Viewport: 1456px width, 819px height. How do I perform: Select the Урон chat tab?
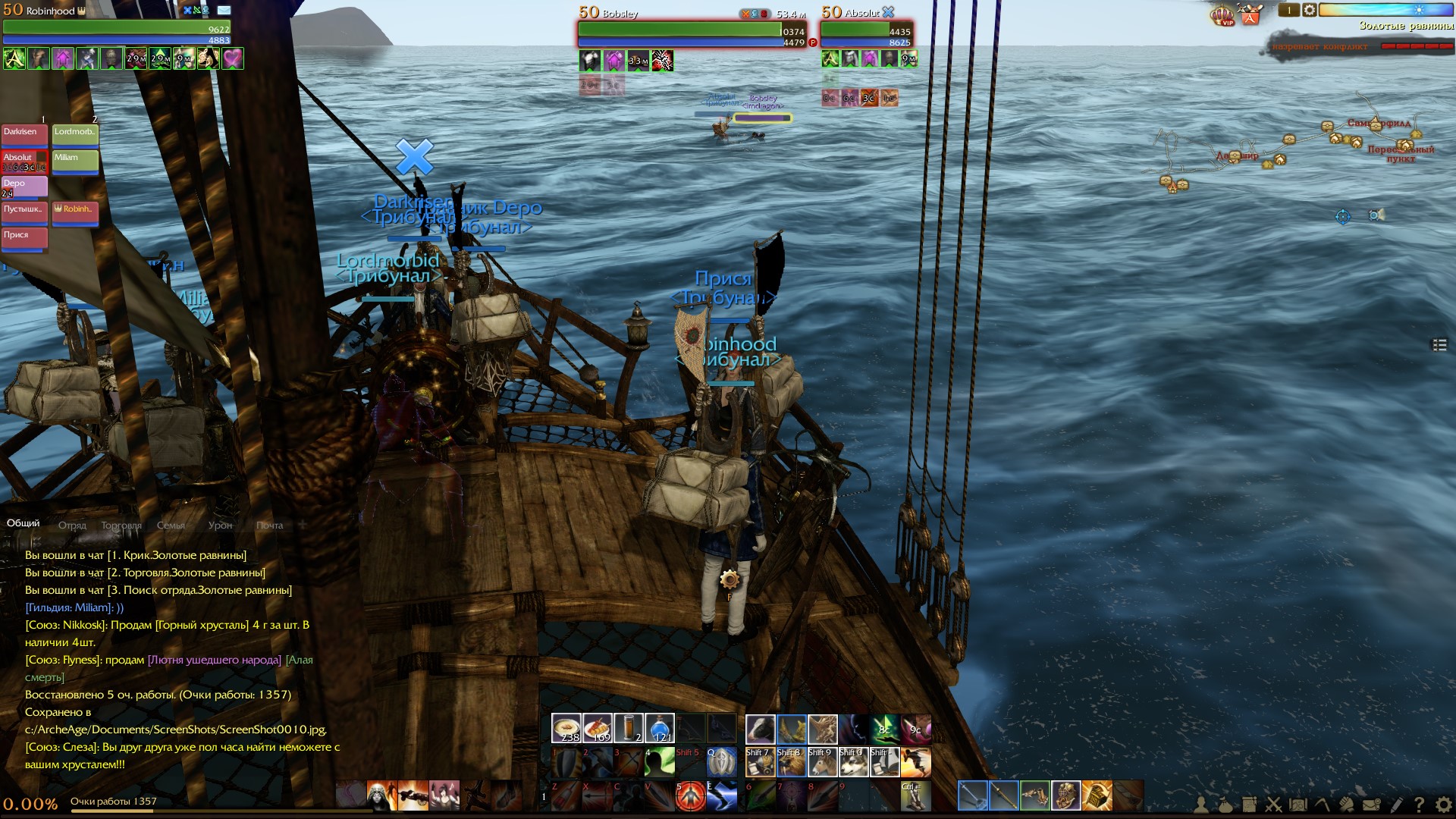pyautogui.click(x=220, y=525)
